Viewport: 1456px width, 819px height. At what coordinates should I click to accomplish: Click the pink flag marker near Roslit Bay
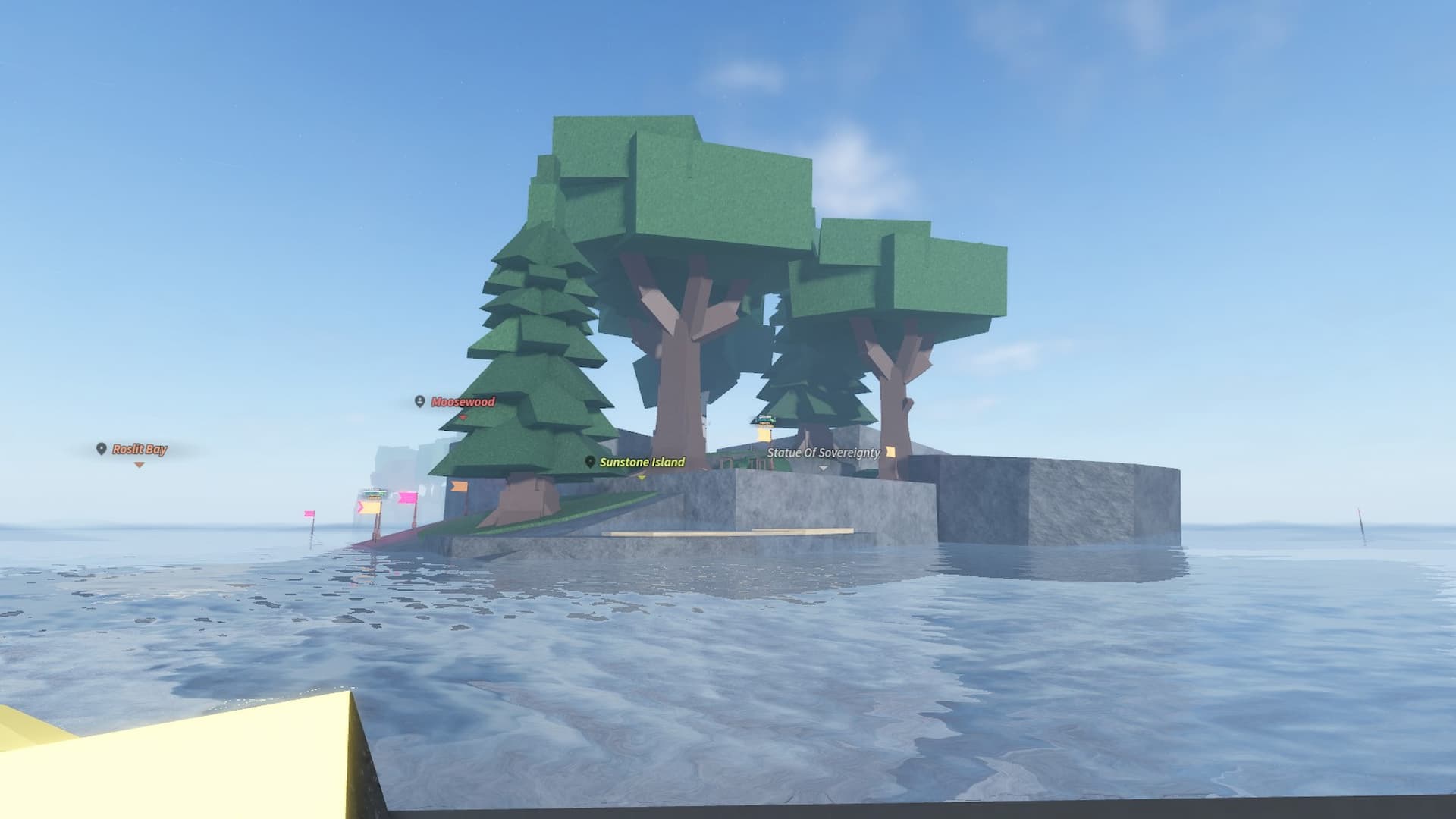coord(309,513)
